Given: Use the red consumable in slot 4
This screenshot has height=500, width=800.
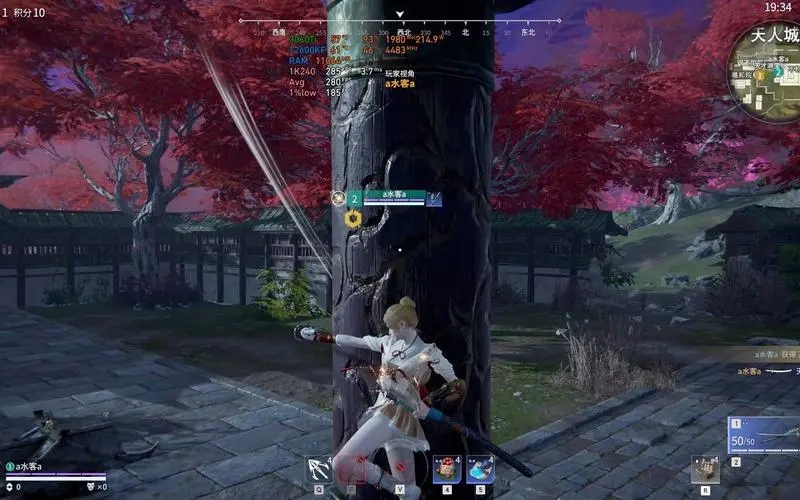Looking at the screenshot, I should point(446,468).
